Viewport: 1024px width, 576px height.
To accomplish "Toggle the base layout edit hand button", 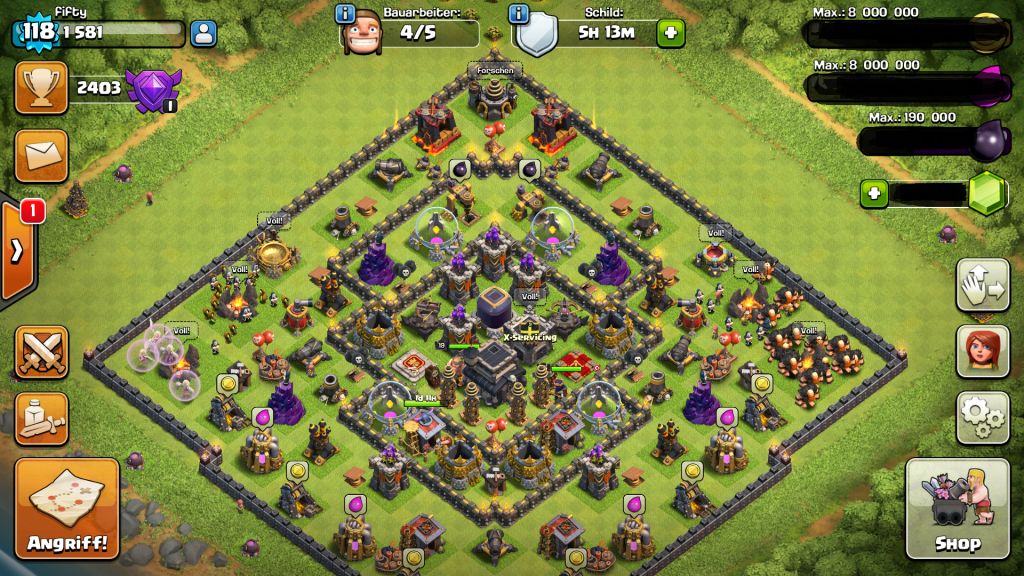I will click(x=982, y=286).
